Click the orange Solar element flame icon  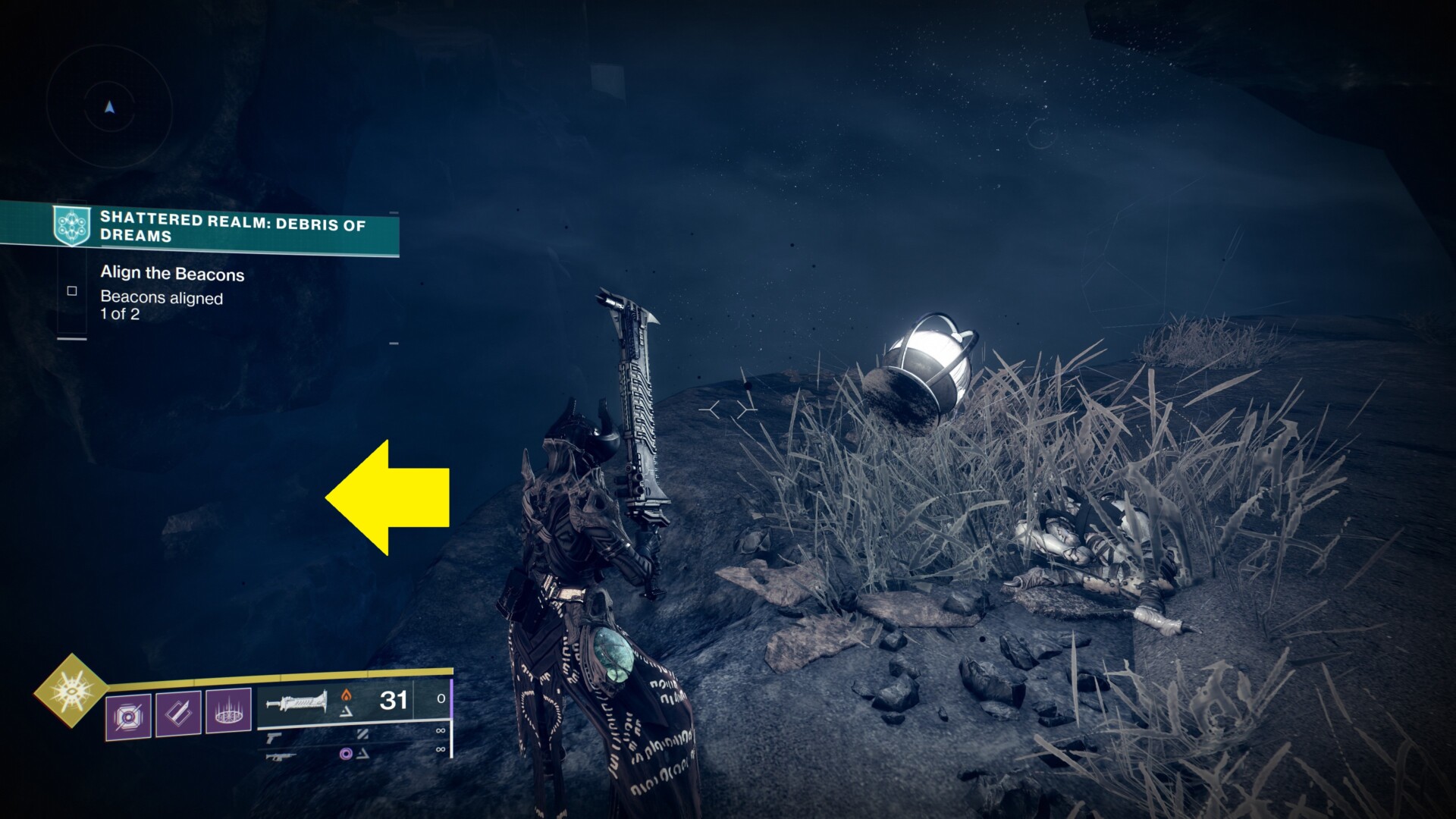(347, 695)
